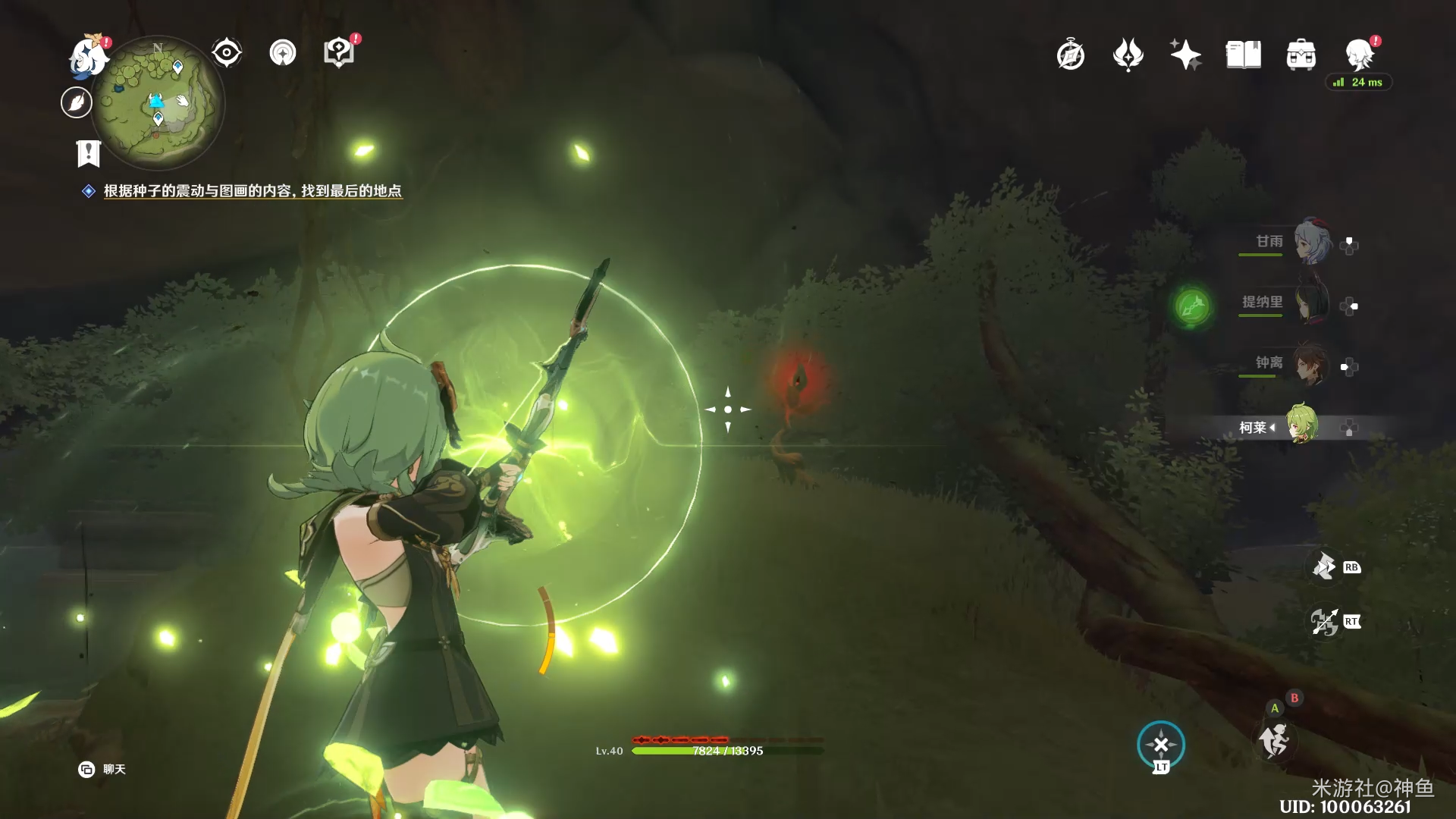Open the quest log bookmark icon
1456x819 pixels.
(x=89, y=153)
